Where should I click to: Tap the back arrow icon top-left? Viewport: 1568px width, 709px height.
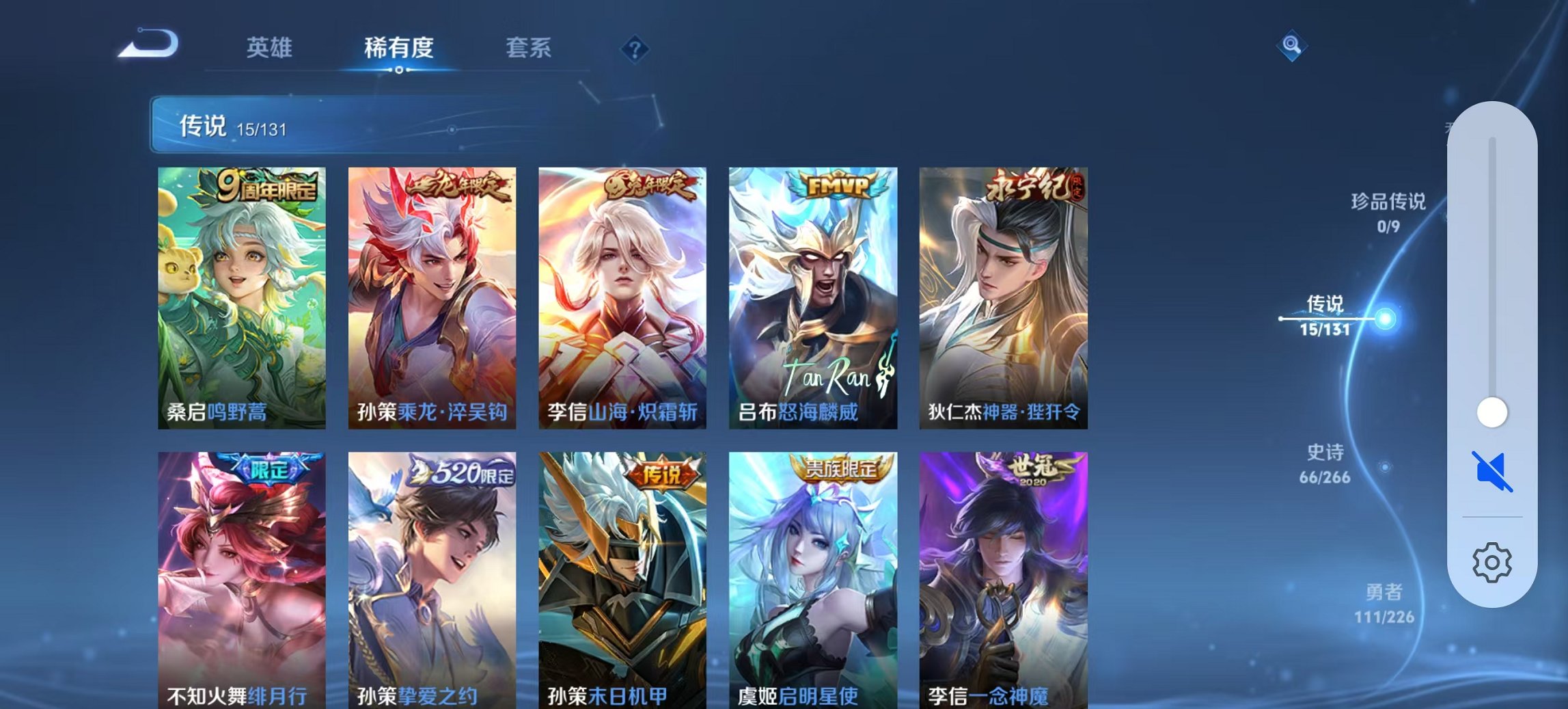[x=149, y=43]
